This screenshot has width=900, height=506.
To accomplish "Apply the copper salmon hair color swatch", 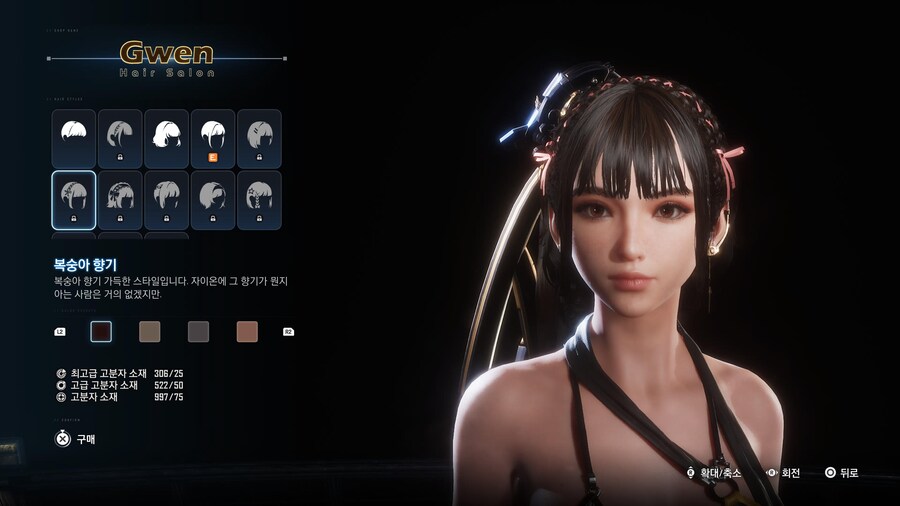I will click(x=247, y=331).
